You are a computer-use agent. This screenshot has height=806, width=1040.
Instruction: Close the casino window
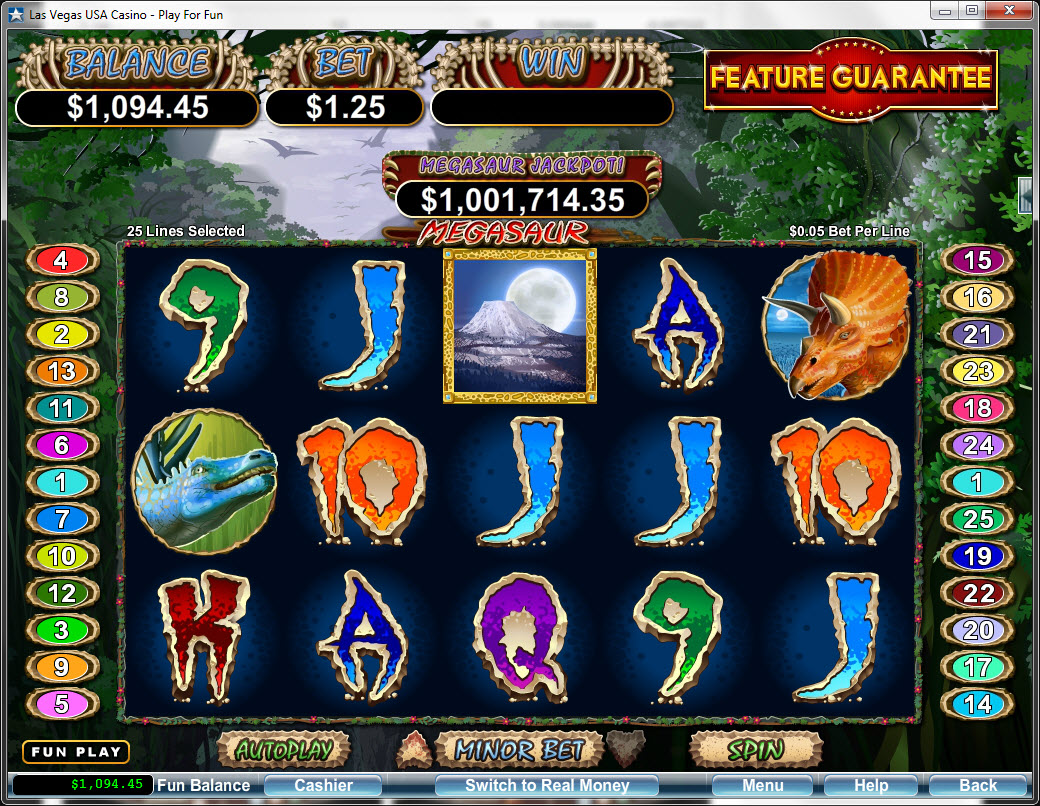click(1009, 10)
